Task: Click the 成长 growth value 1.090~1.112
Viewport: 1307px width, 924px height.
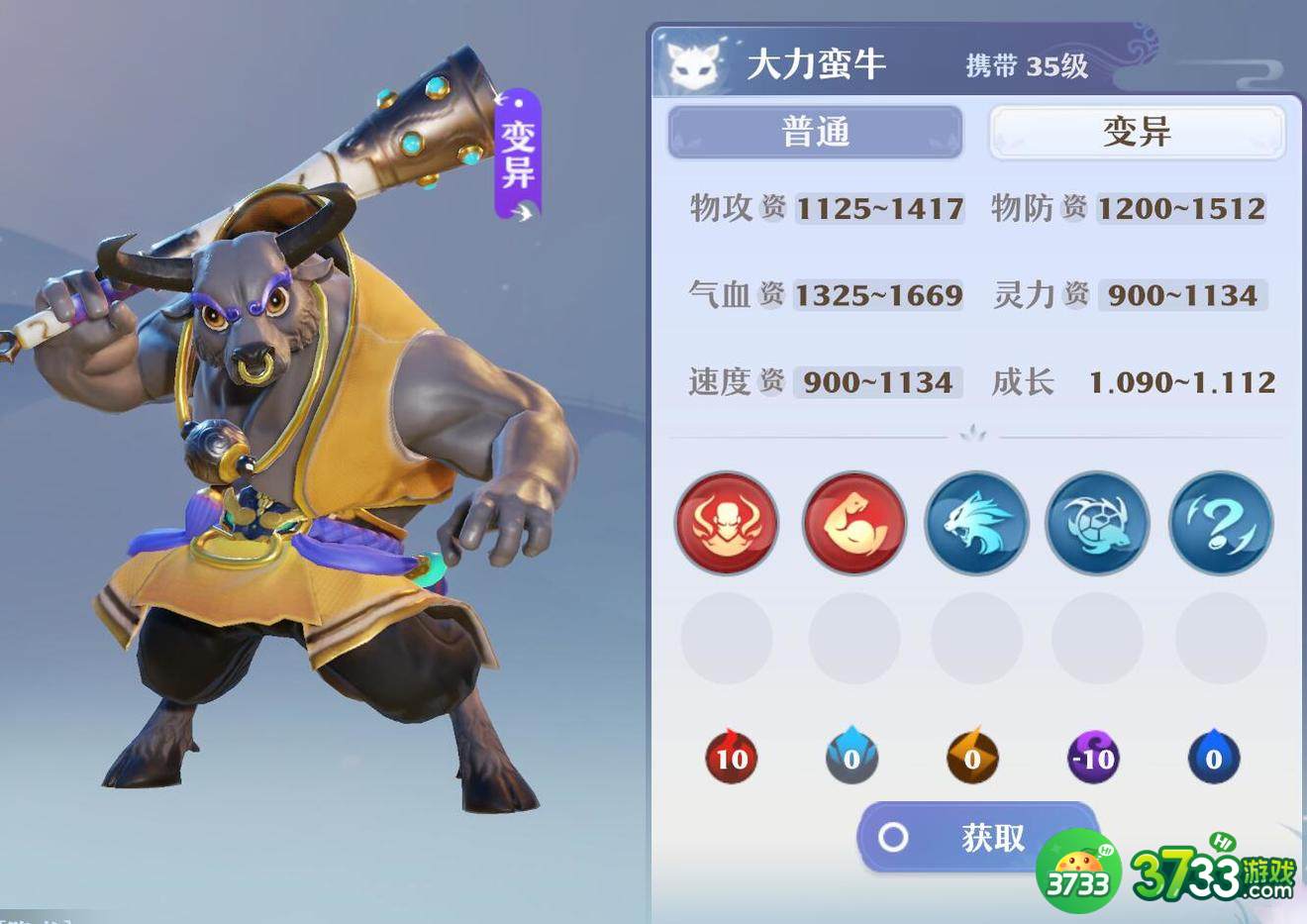Action: (x=1182, y=382)
